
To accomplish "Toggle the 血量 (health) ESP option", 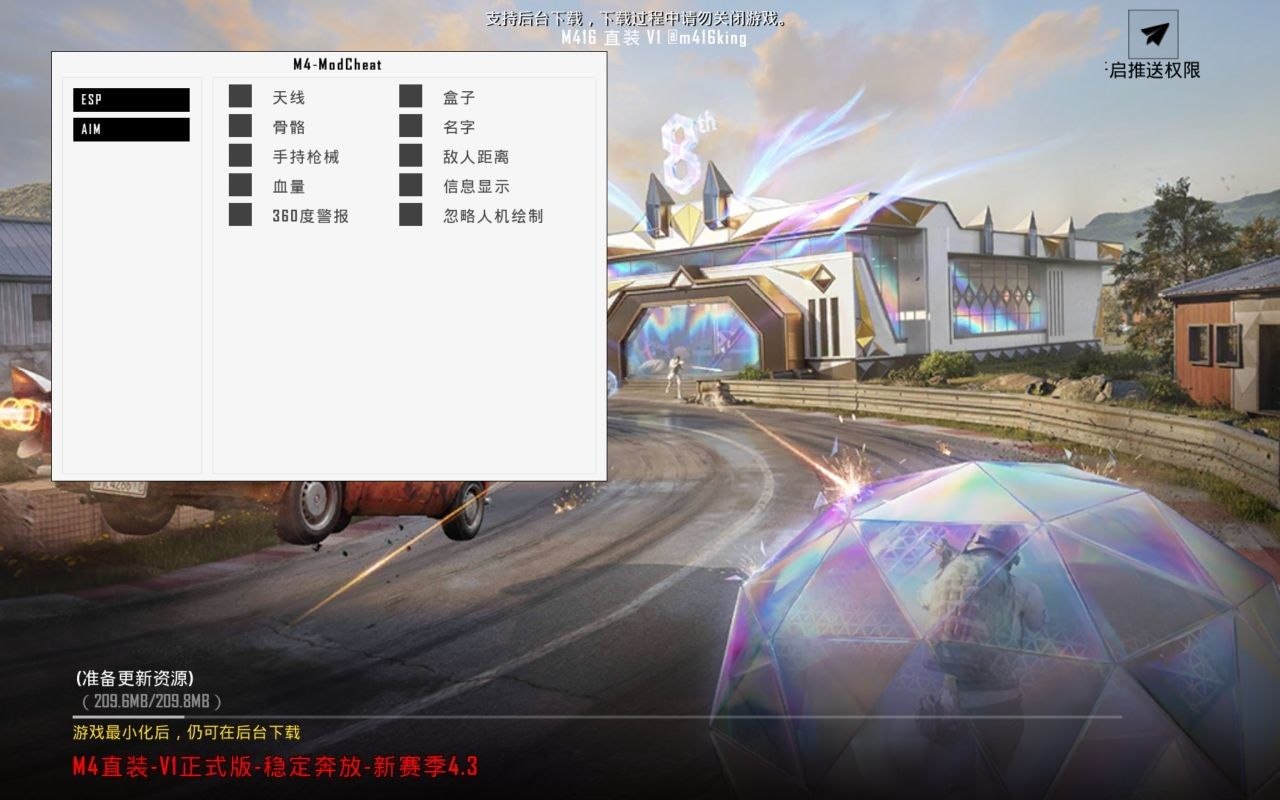I will 240,186.
